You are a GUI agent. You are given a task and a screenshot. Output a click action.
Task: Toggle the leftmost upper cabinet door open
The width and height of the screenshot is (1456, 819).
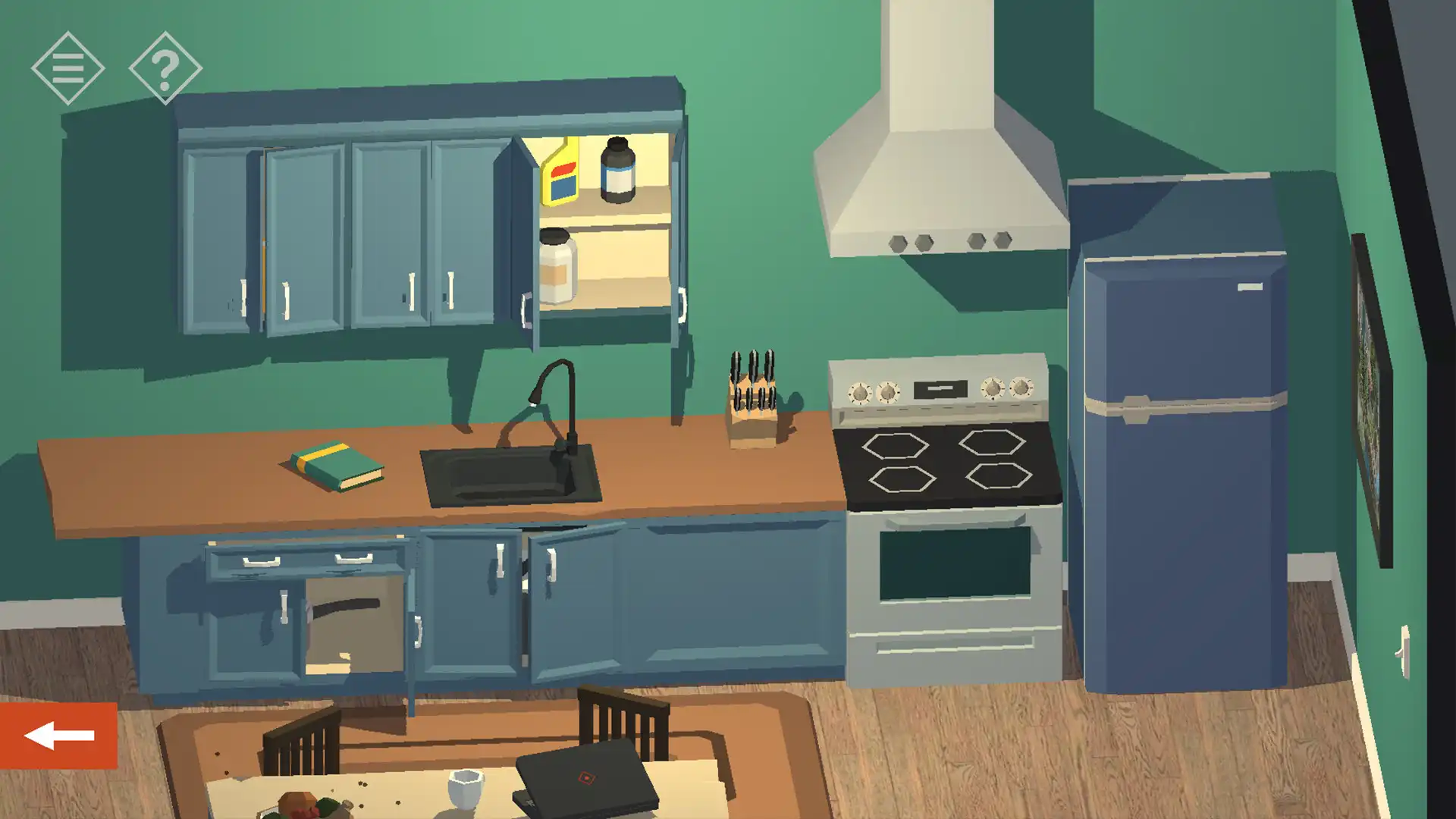coord(220,235)
